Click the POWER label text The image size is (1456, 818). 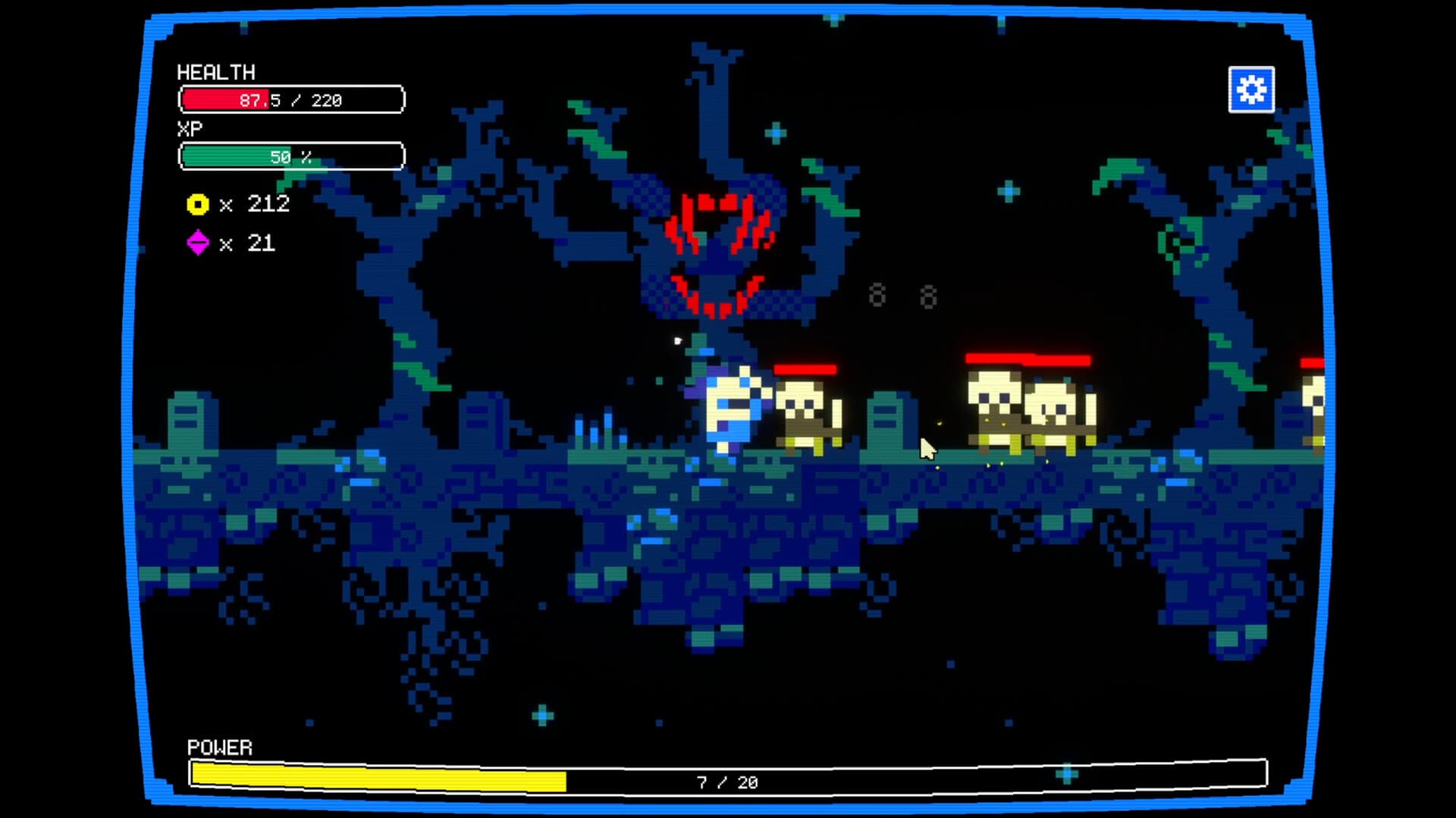point(218,747)
